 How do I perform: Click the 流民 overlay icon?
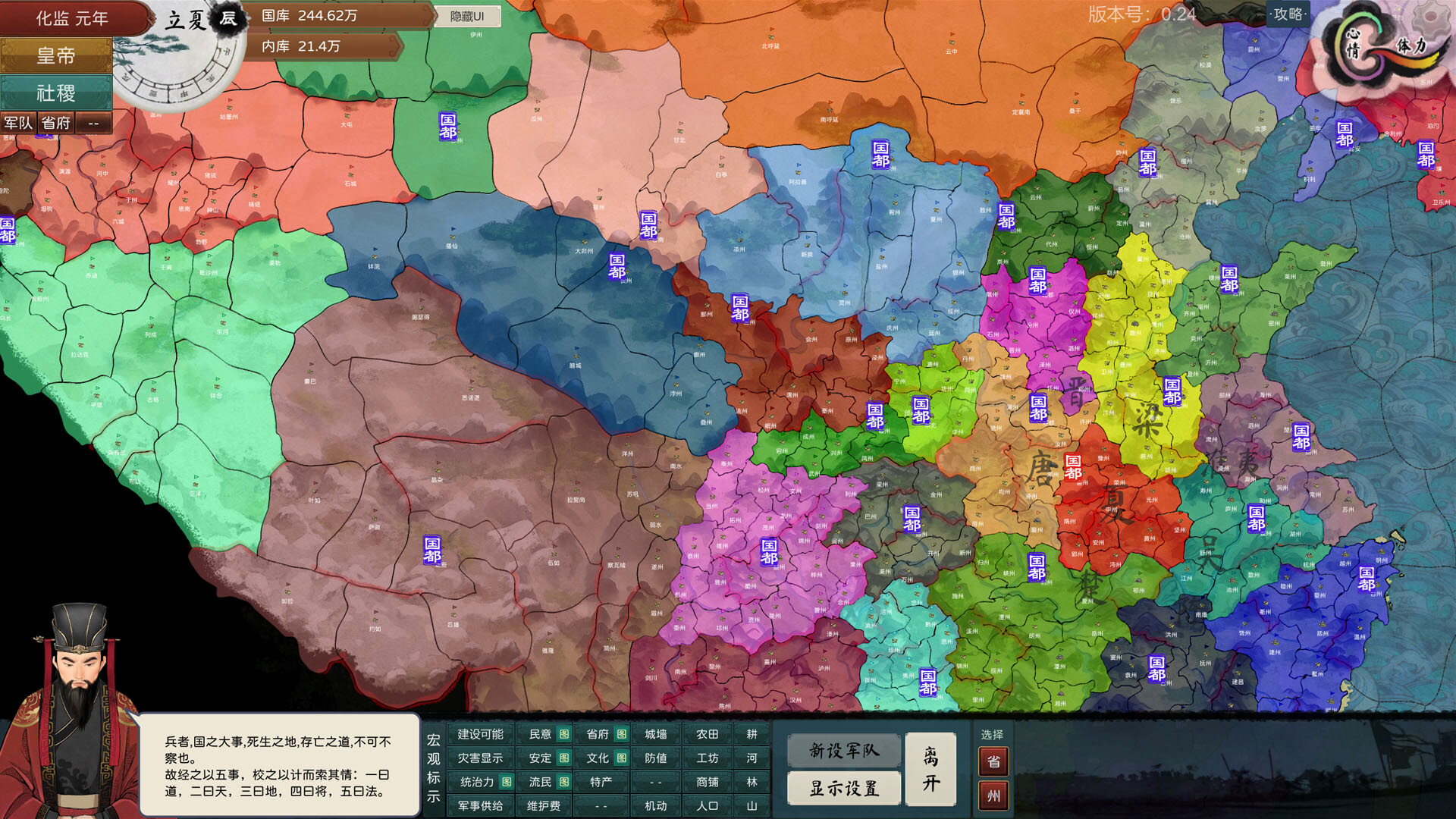564,781
